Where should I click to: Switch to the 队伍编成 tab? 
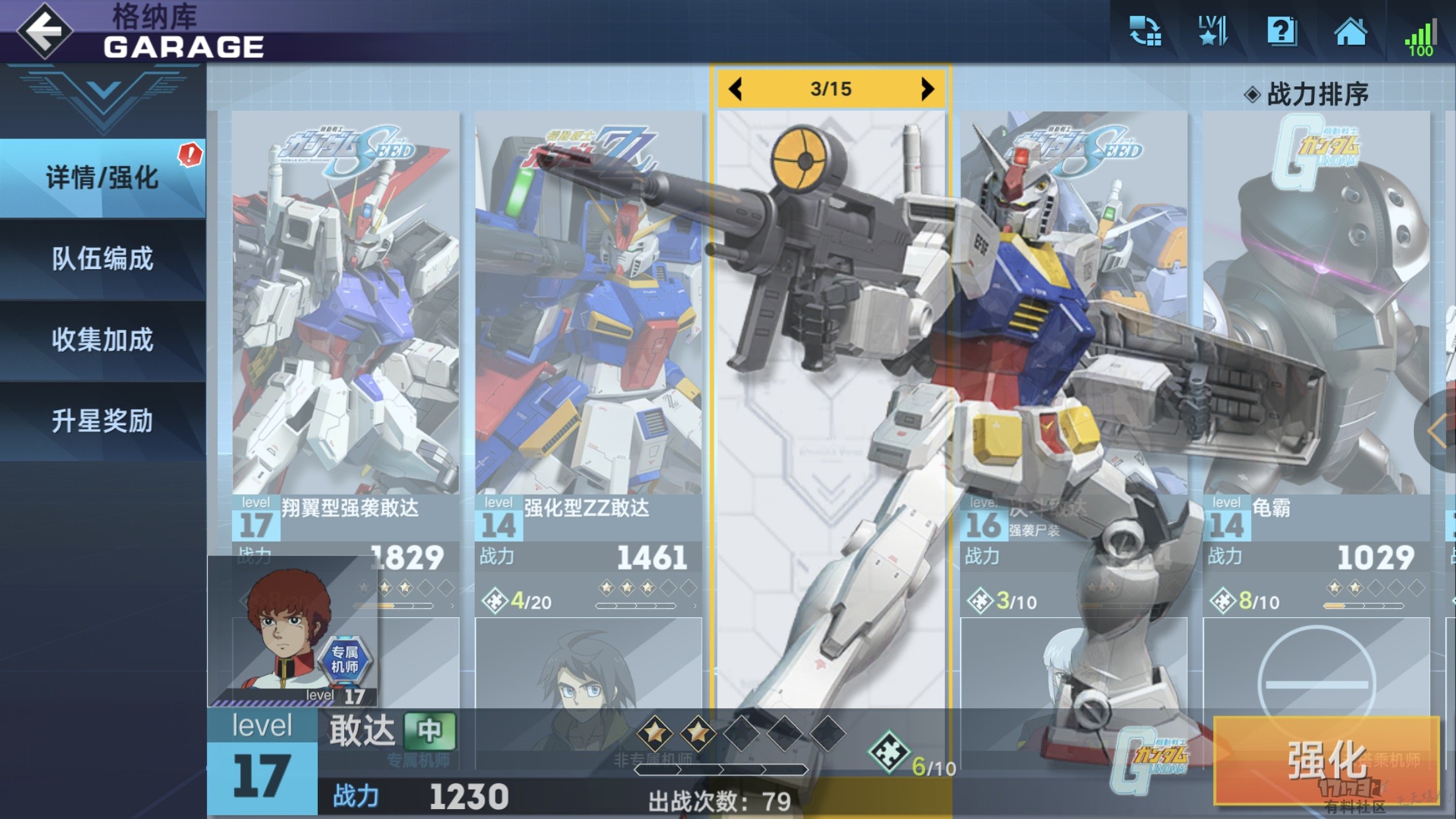tap(102, 258)
